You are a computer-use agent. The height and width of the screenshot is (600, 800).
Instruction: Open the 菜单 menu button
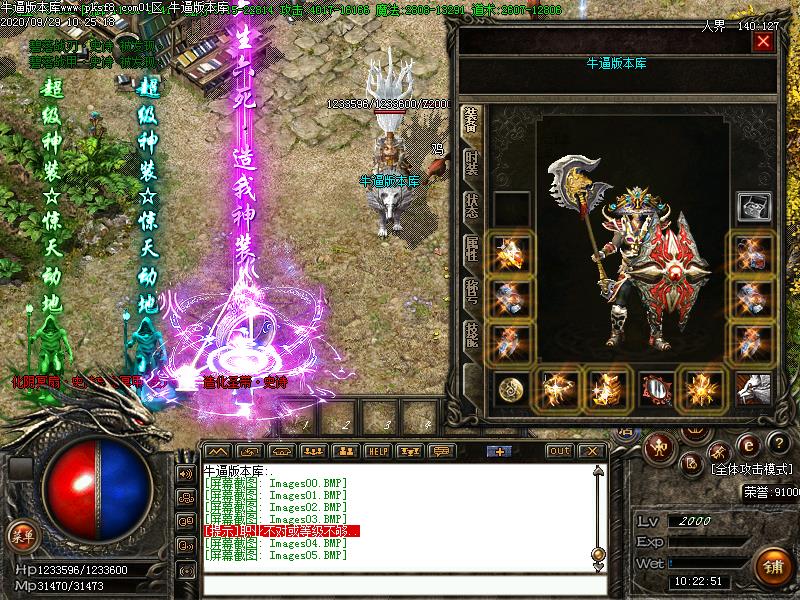21,535
